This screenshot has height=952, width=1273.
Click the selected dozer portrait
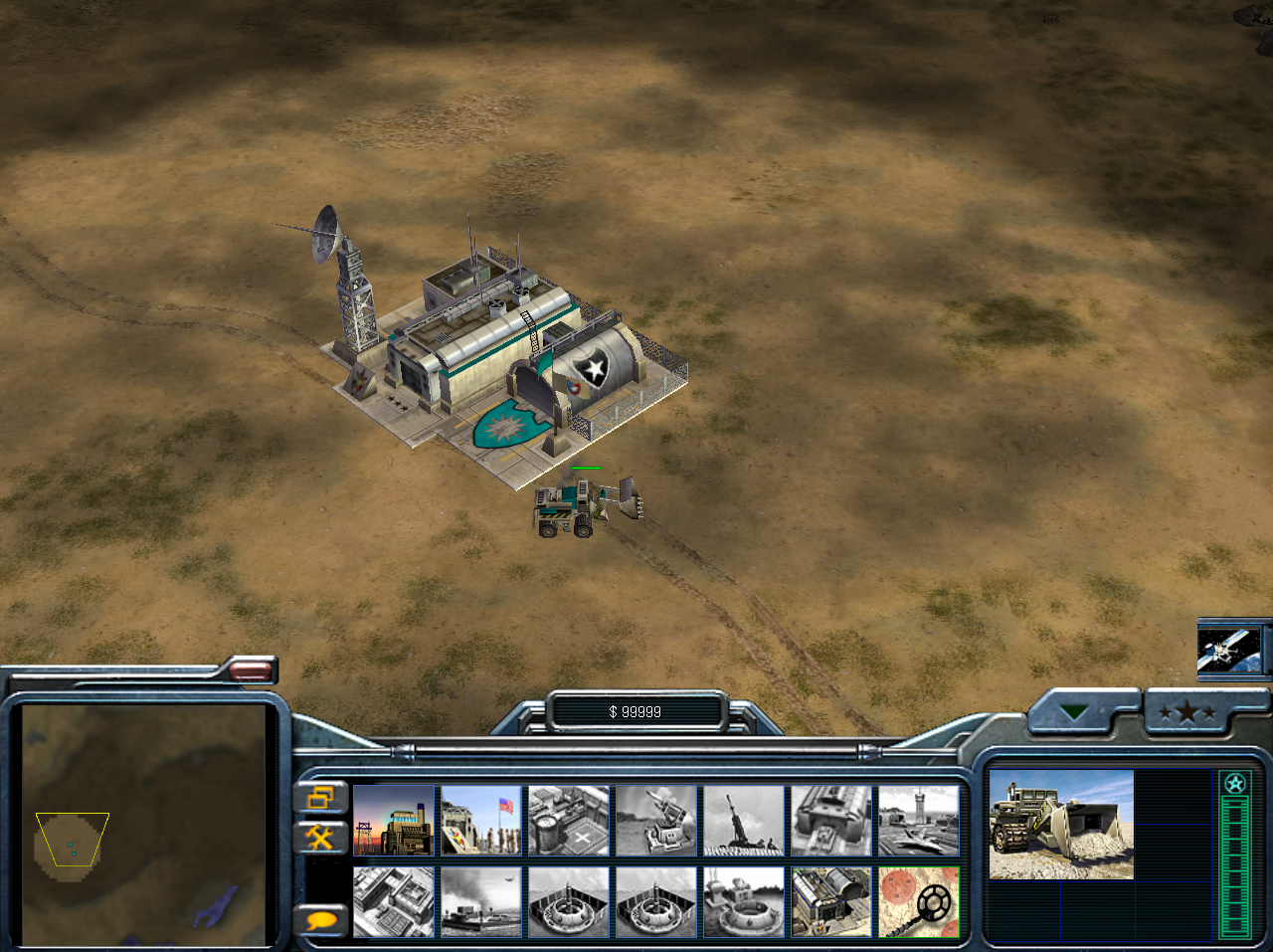(1061, 825)
